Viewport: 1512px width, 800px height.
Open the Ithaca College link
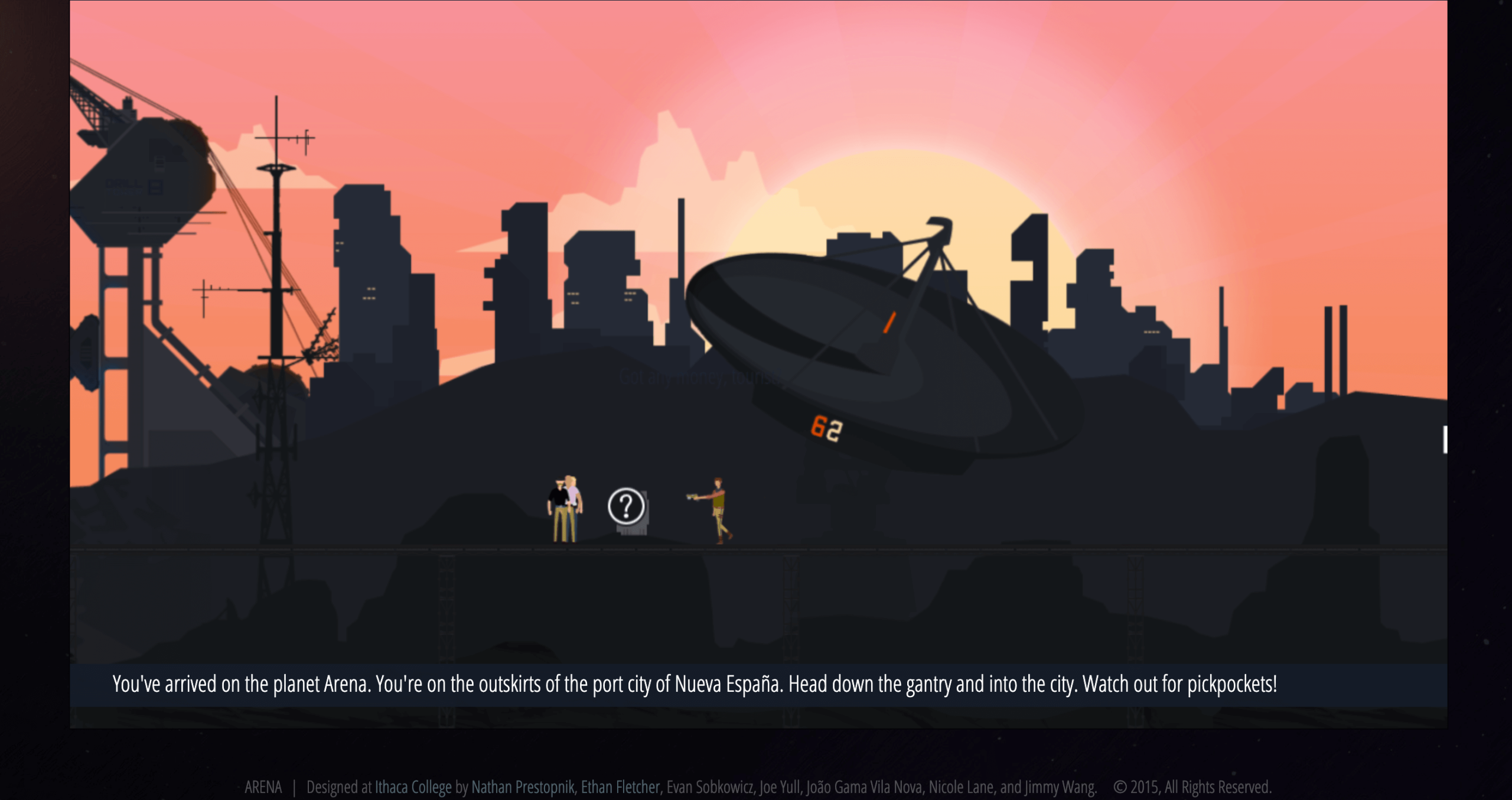click(x=413, y=787)
